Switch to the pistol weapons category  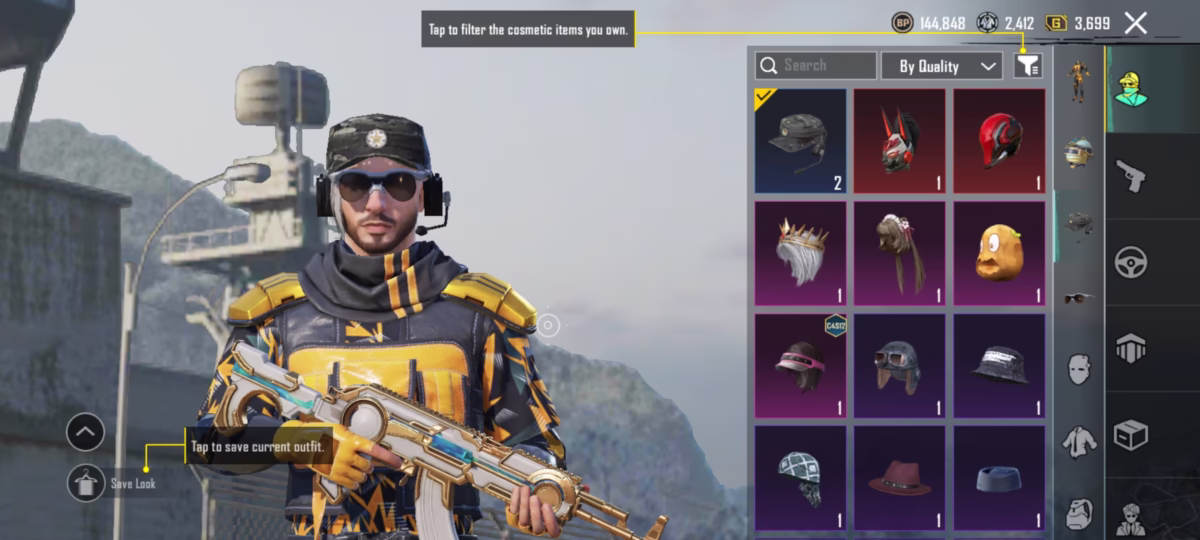click(x=1131, y=176)
